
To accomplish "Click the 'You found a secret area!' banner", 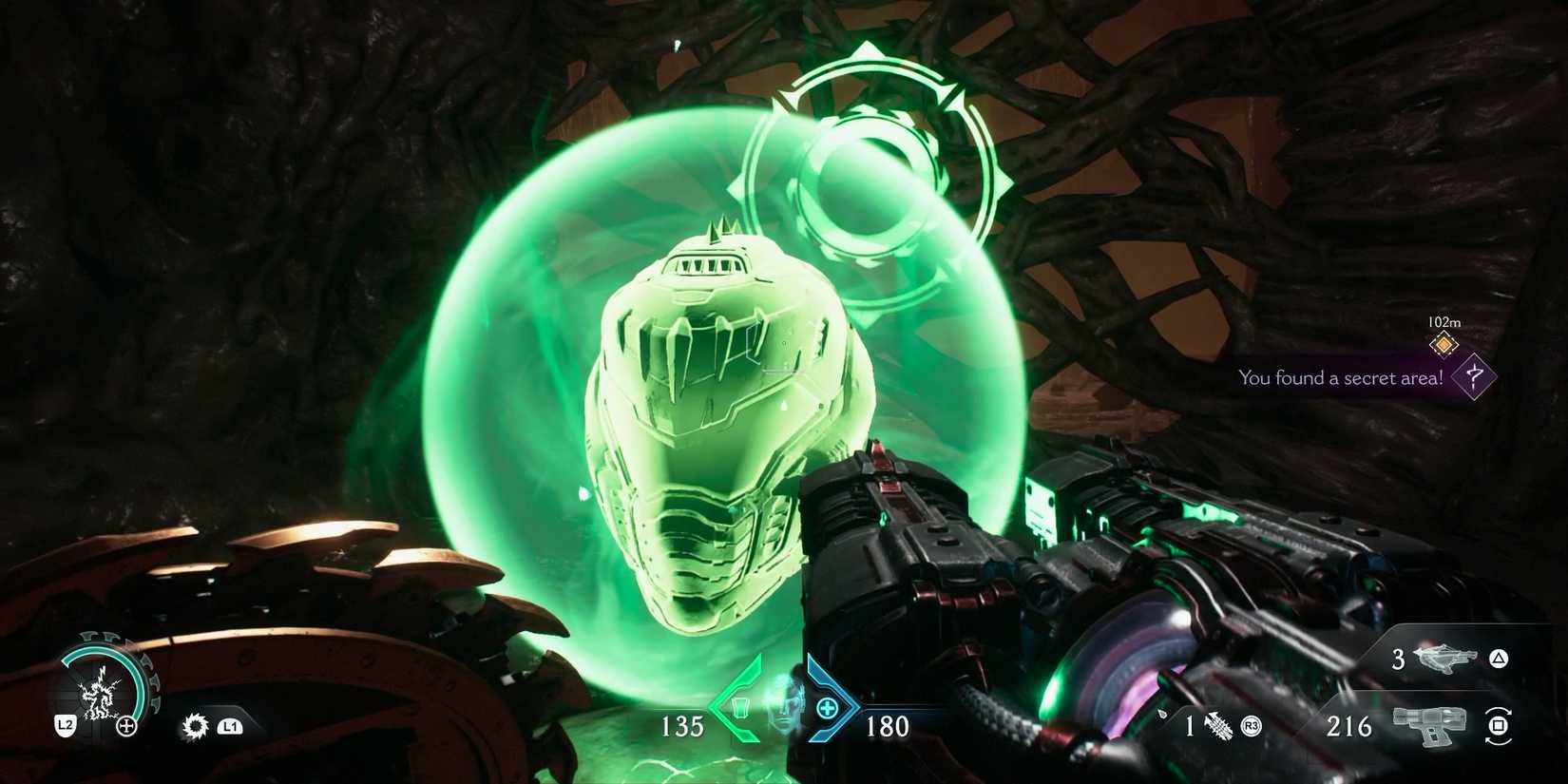I will [x=1340, y=377].
